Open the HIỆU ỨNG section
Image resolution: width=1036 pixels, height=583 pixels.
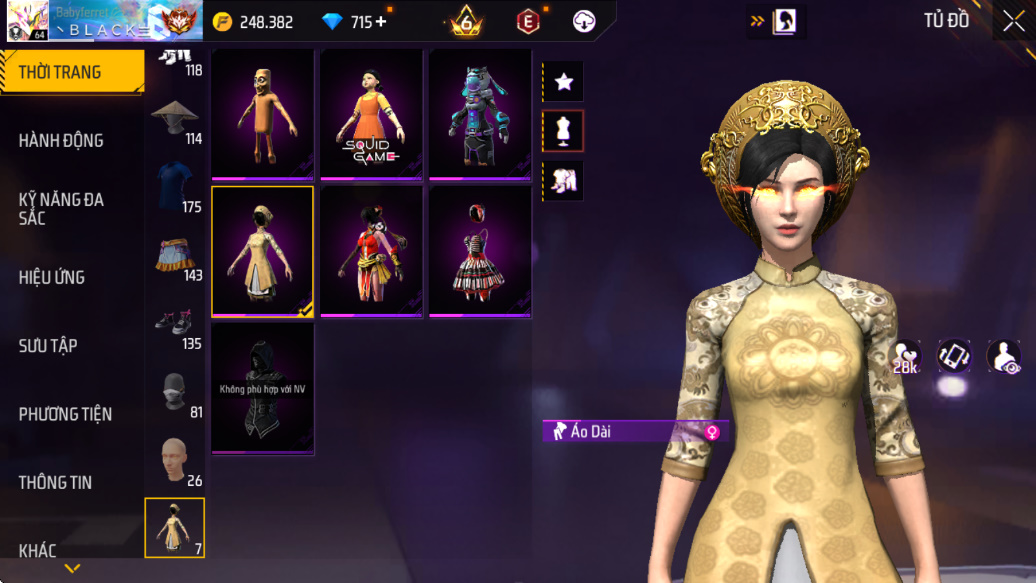52,277
